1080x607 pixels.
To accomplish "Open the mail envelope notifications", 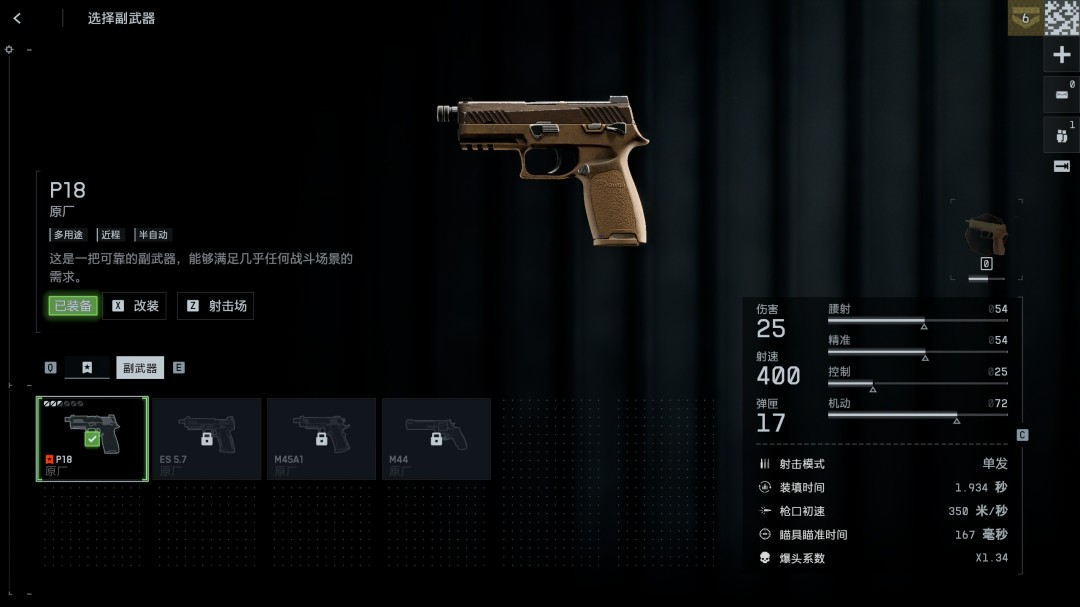I will tap(1062, 95).
